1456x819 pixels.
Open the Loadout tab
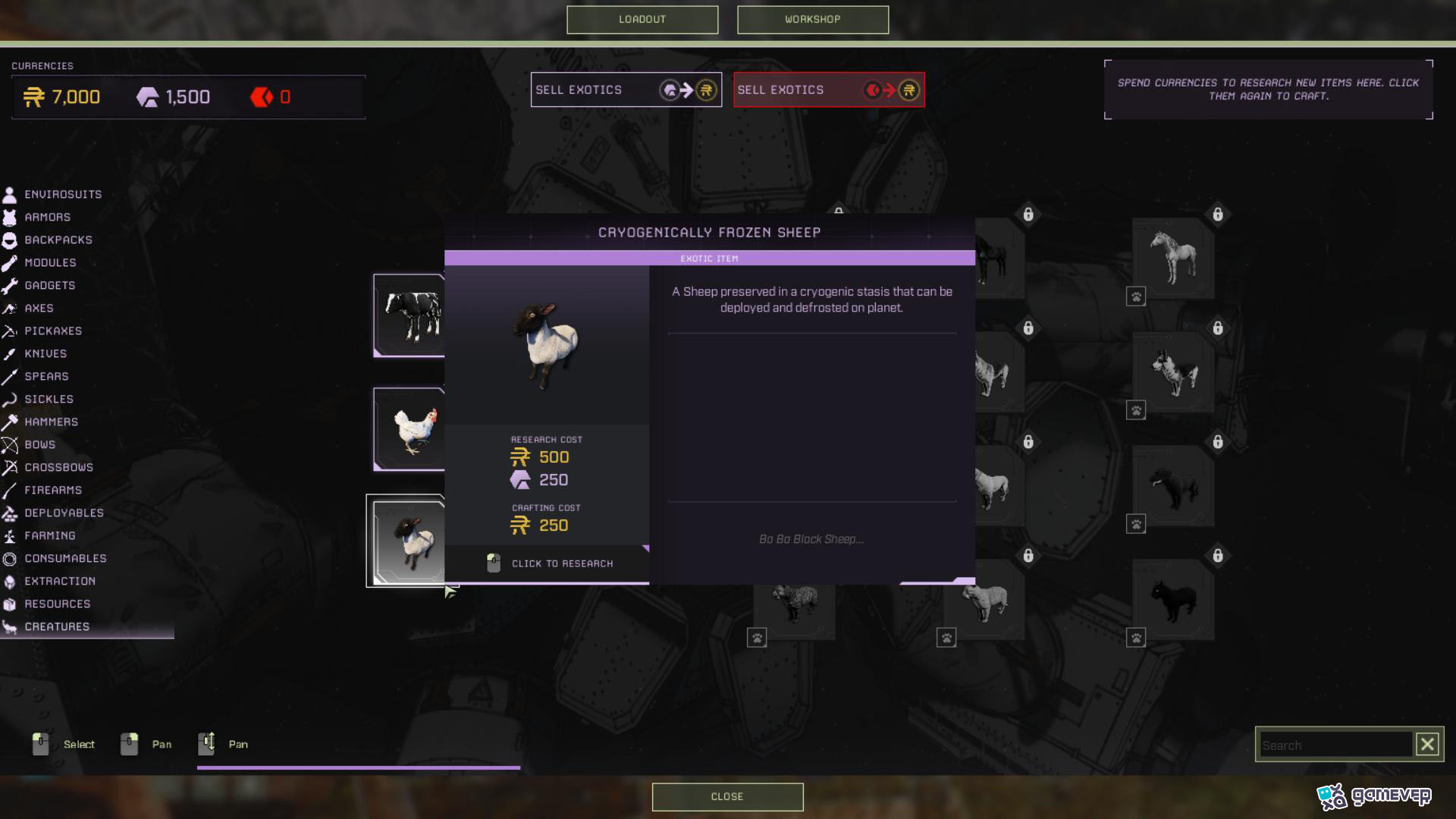642,20
